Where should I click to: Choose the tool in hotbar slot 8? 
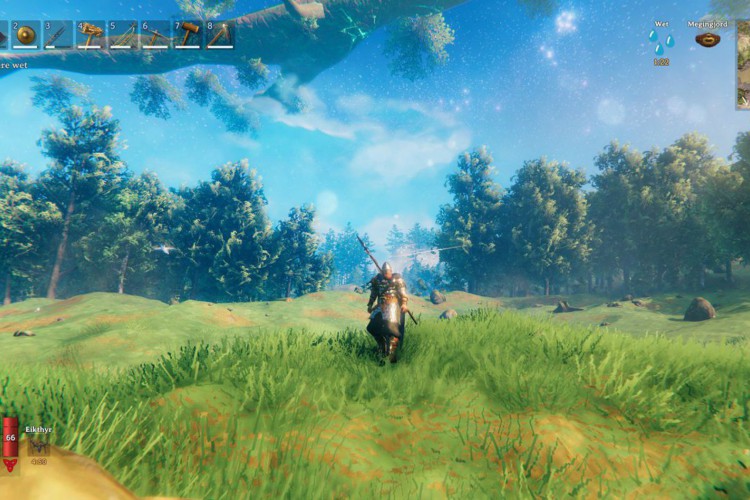coord(220,35)
